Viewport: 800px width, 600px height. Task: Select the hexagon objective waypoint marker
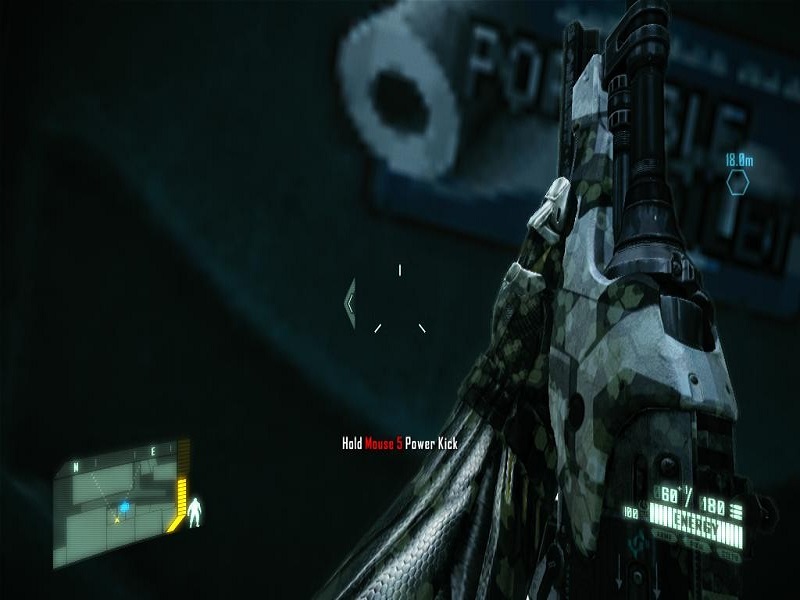pos(738,182)
